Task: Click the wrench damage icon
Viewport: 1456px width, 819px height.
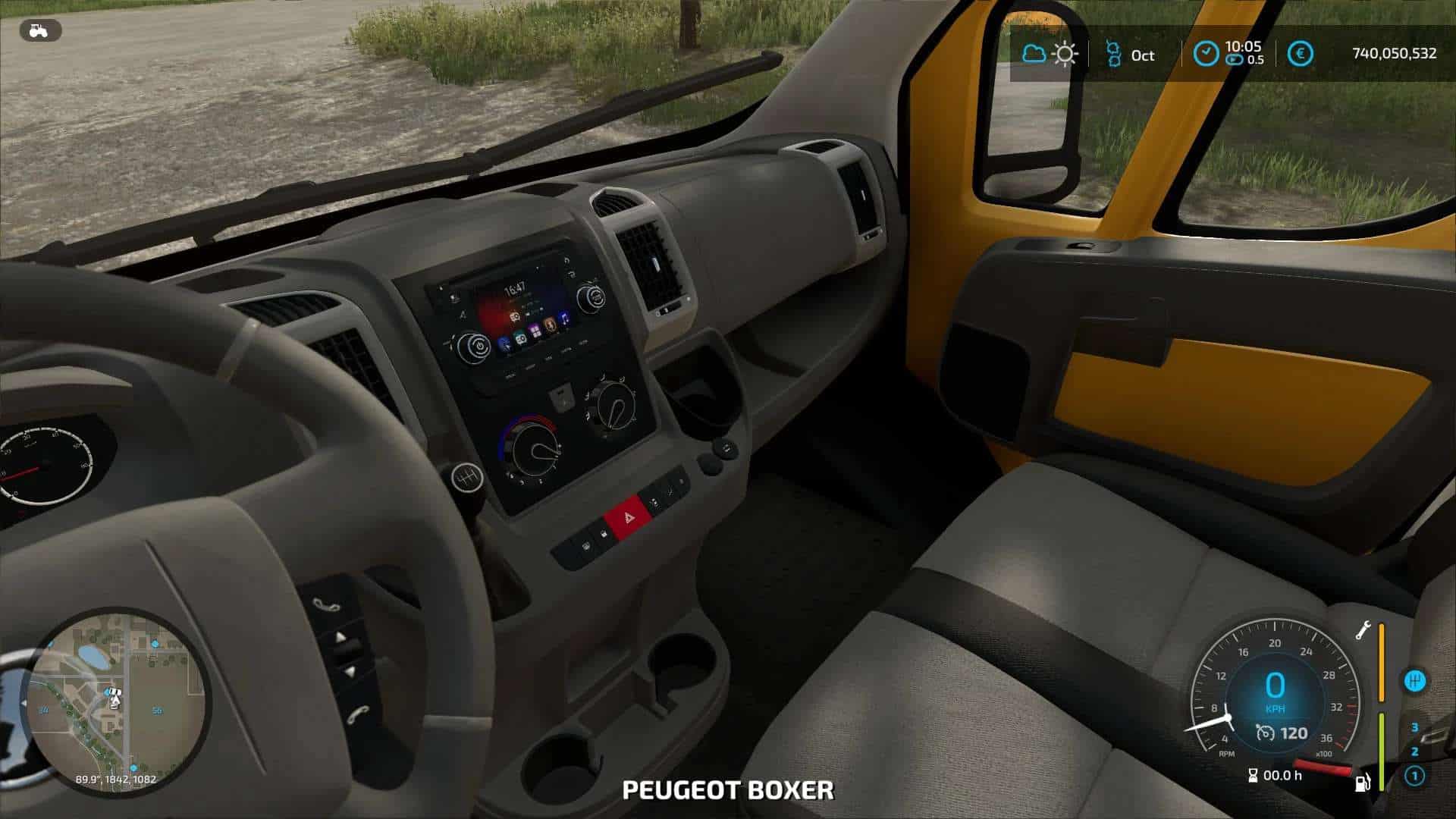Action: pyautogui.click(x=1363, y=630)
